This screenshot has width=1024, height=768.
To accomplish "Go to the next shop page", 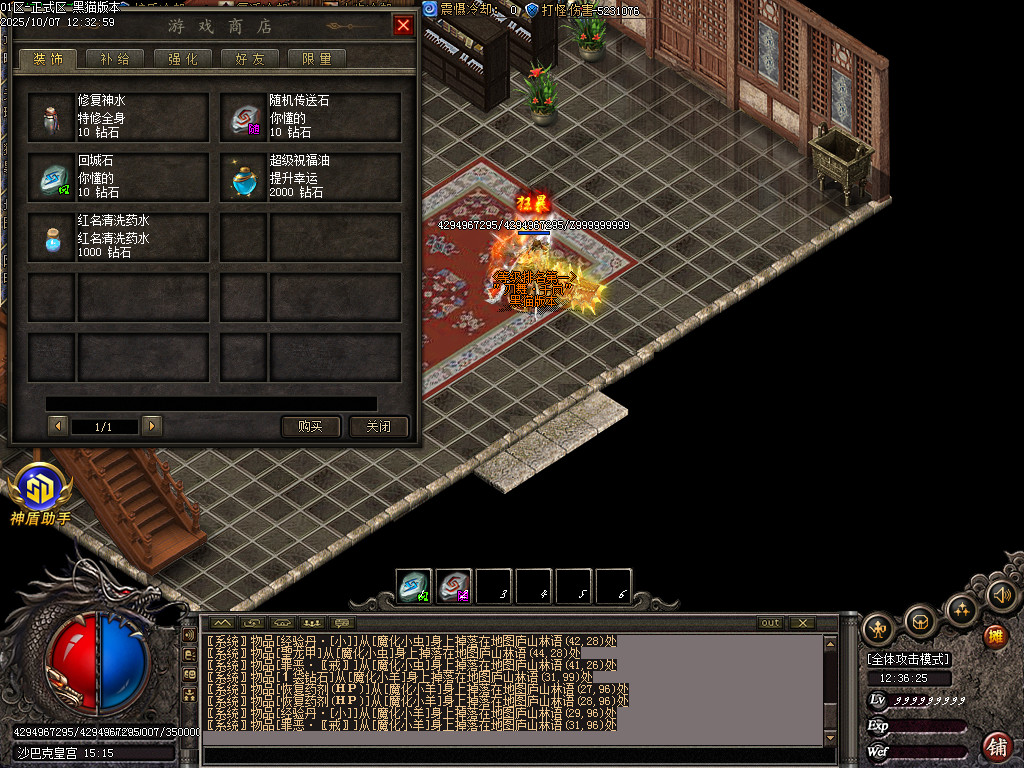I will point(152,426).
